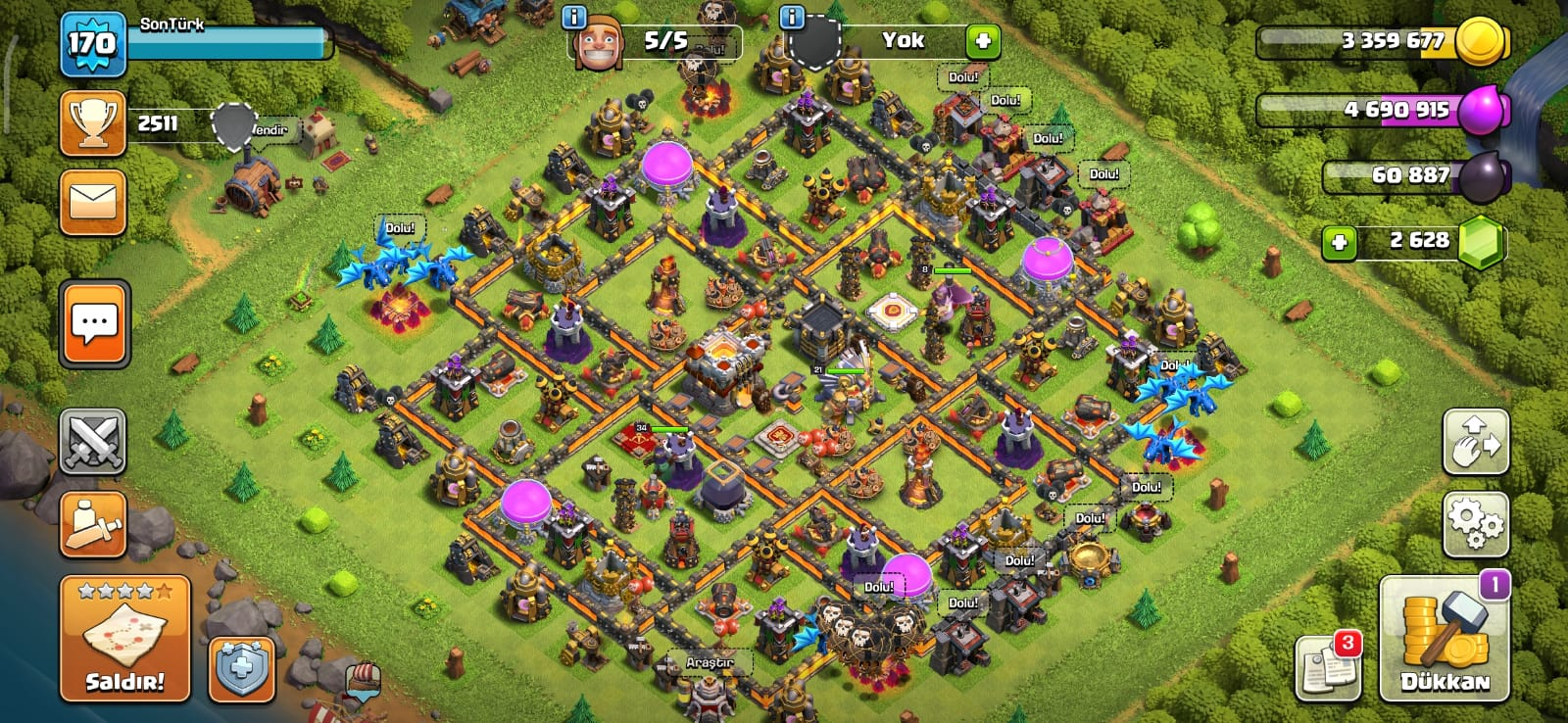
Task: Open the settings gears button
Action: pyautogui.click(x=1475, y=525)
